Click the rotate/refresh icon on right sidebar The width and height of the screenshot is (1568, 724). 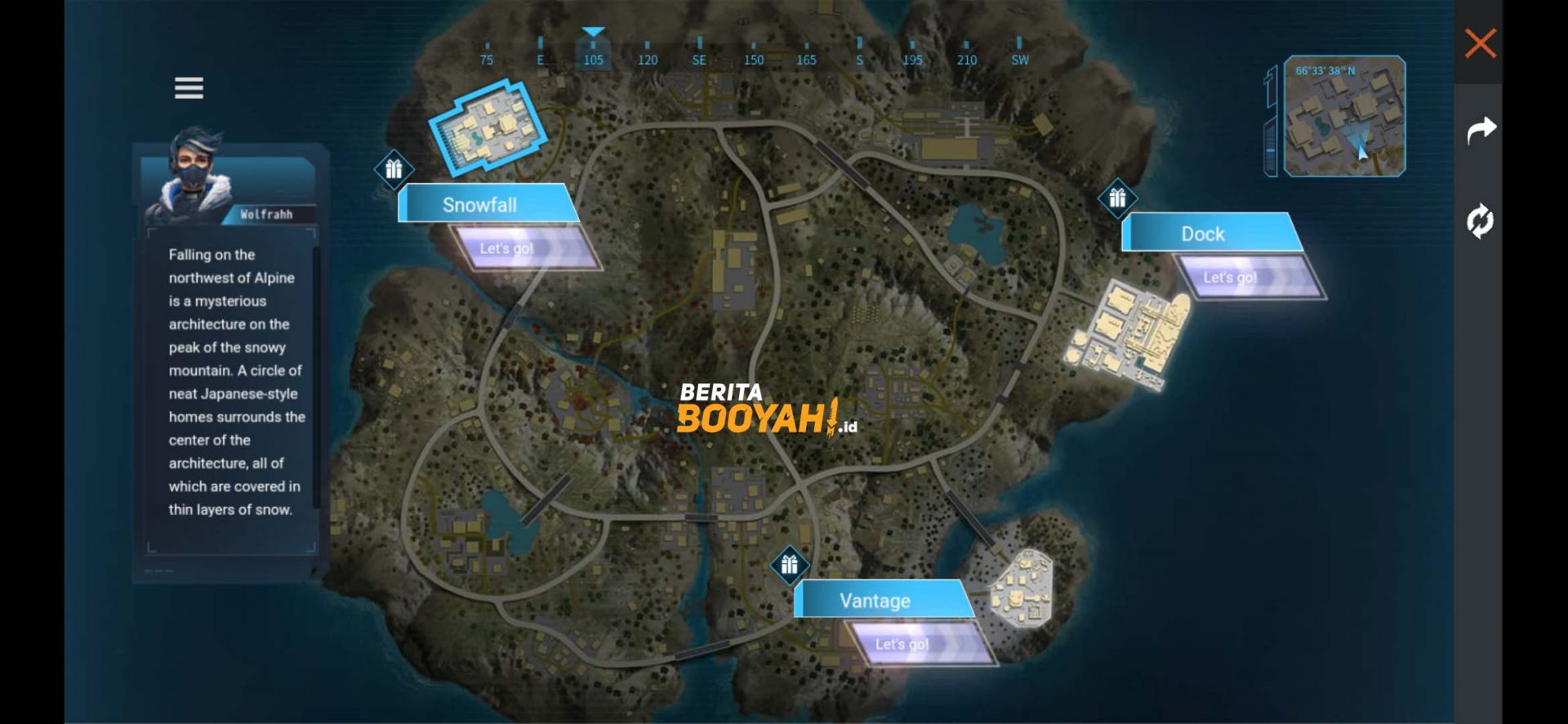(1482, 221)
